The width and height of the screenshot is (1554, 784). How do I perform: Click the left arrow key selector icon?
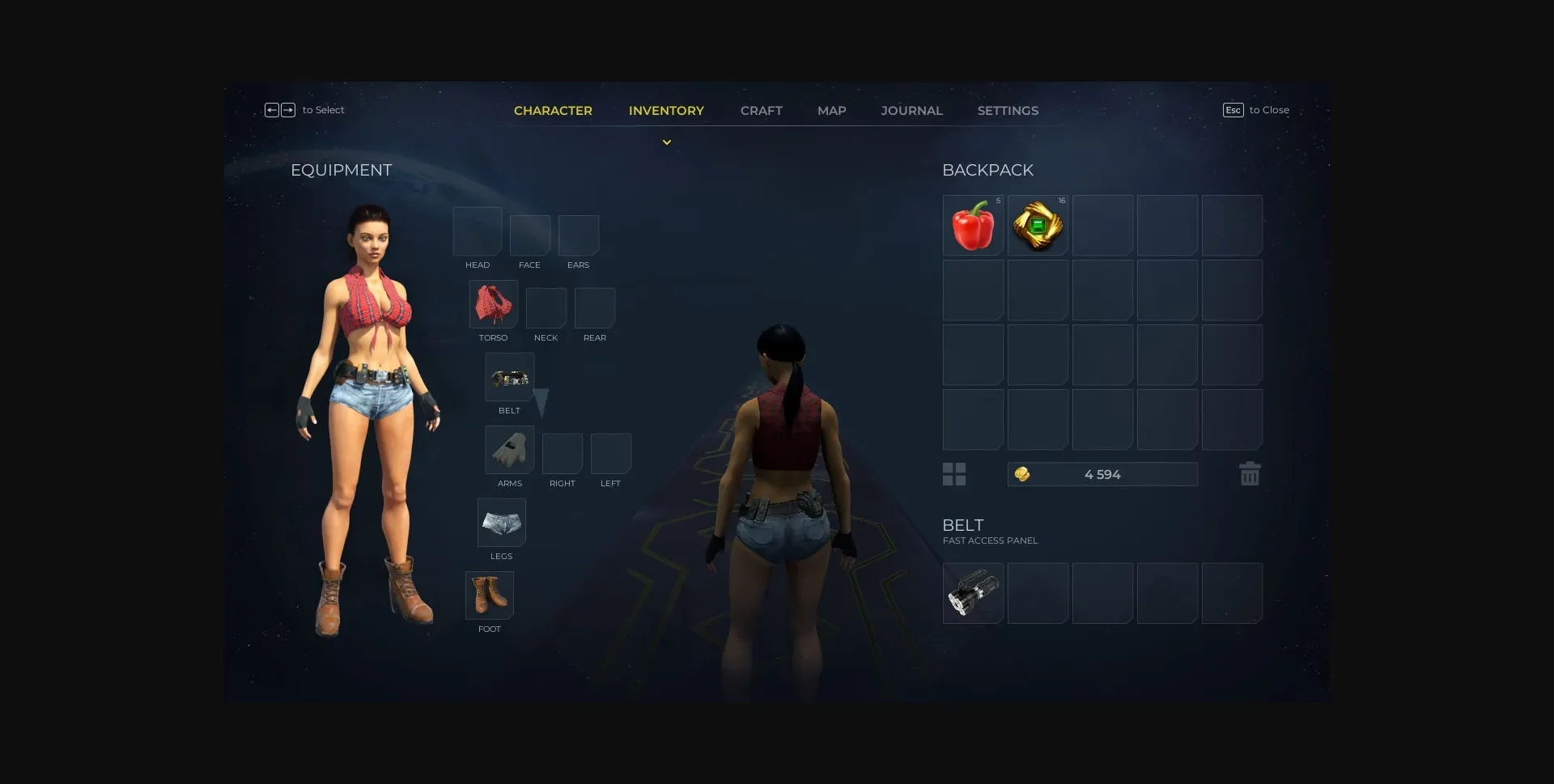(273, 109)
